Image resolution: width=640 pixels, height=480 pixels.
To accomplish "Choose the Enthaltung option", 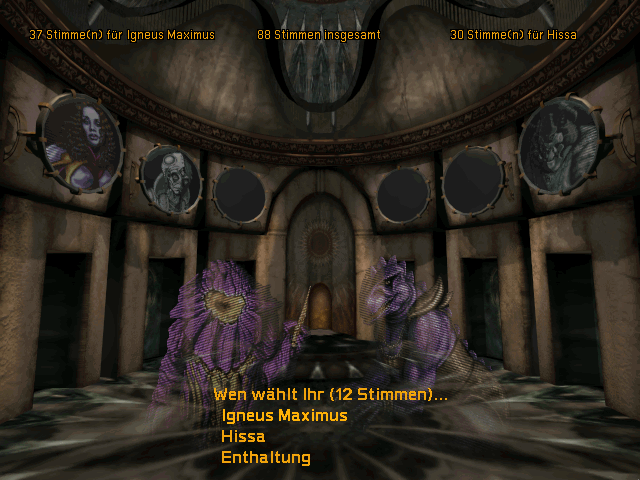I will click(x=265, y=458).
